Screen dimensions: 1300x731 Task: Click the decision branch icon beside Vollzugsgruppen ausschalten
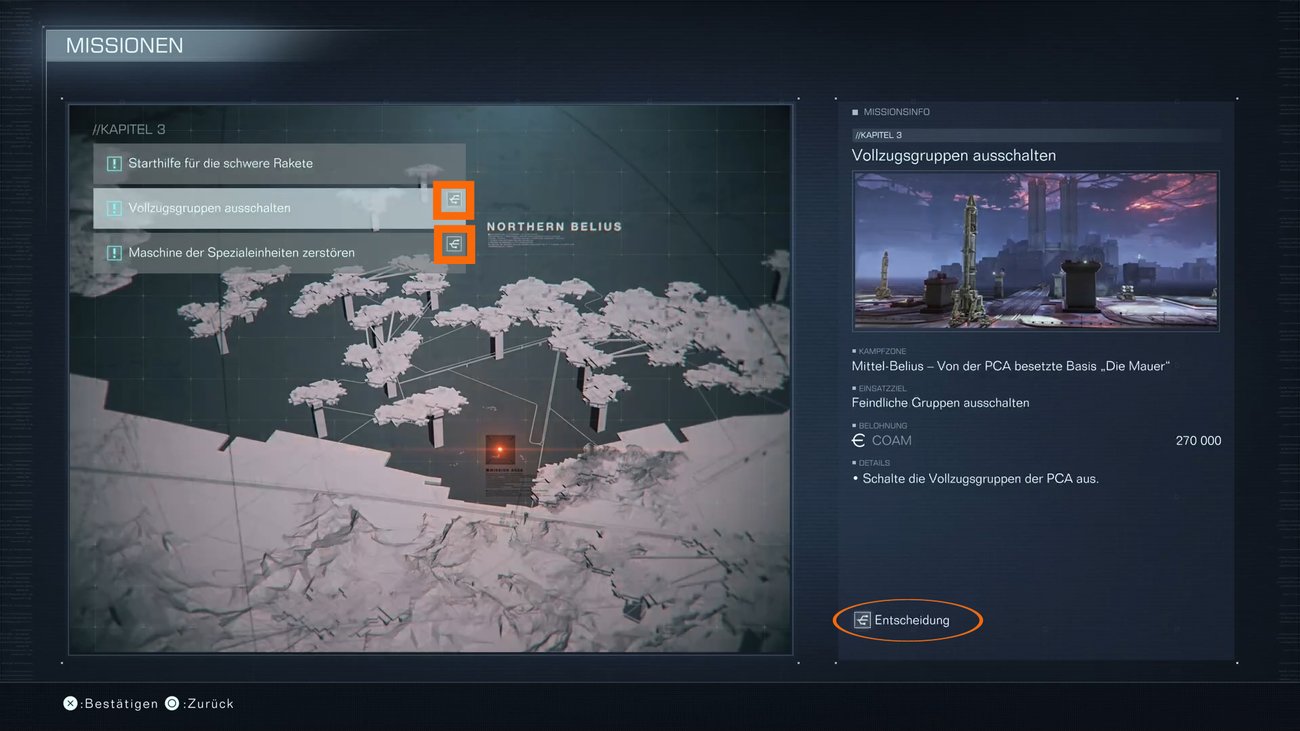pos(453,199)
